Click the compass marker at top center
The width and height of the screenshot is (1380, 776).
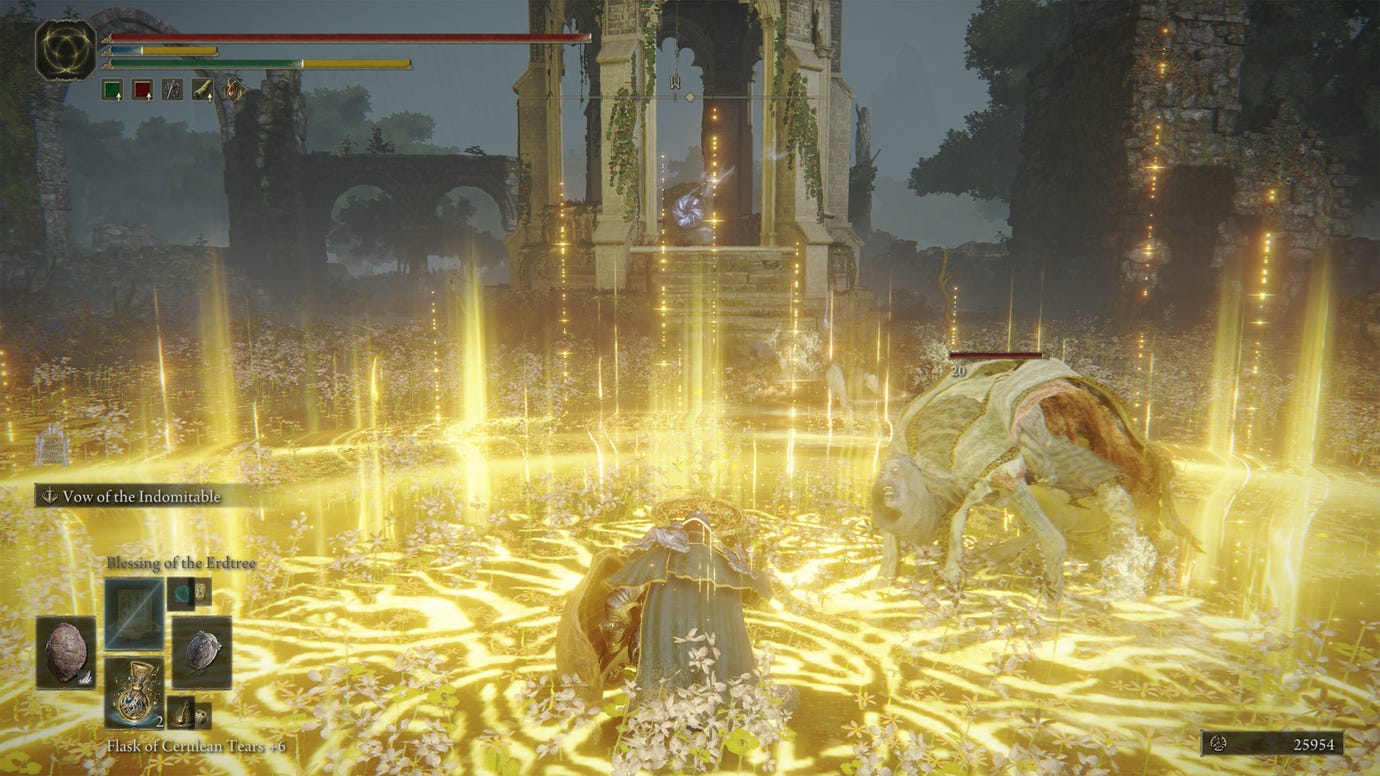pyautogui.click(x=676, y=82)
